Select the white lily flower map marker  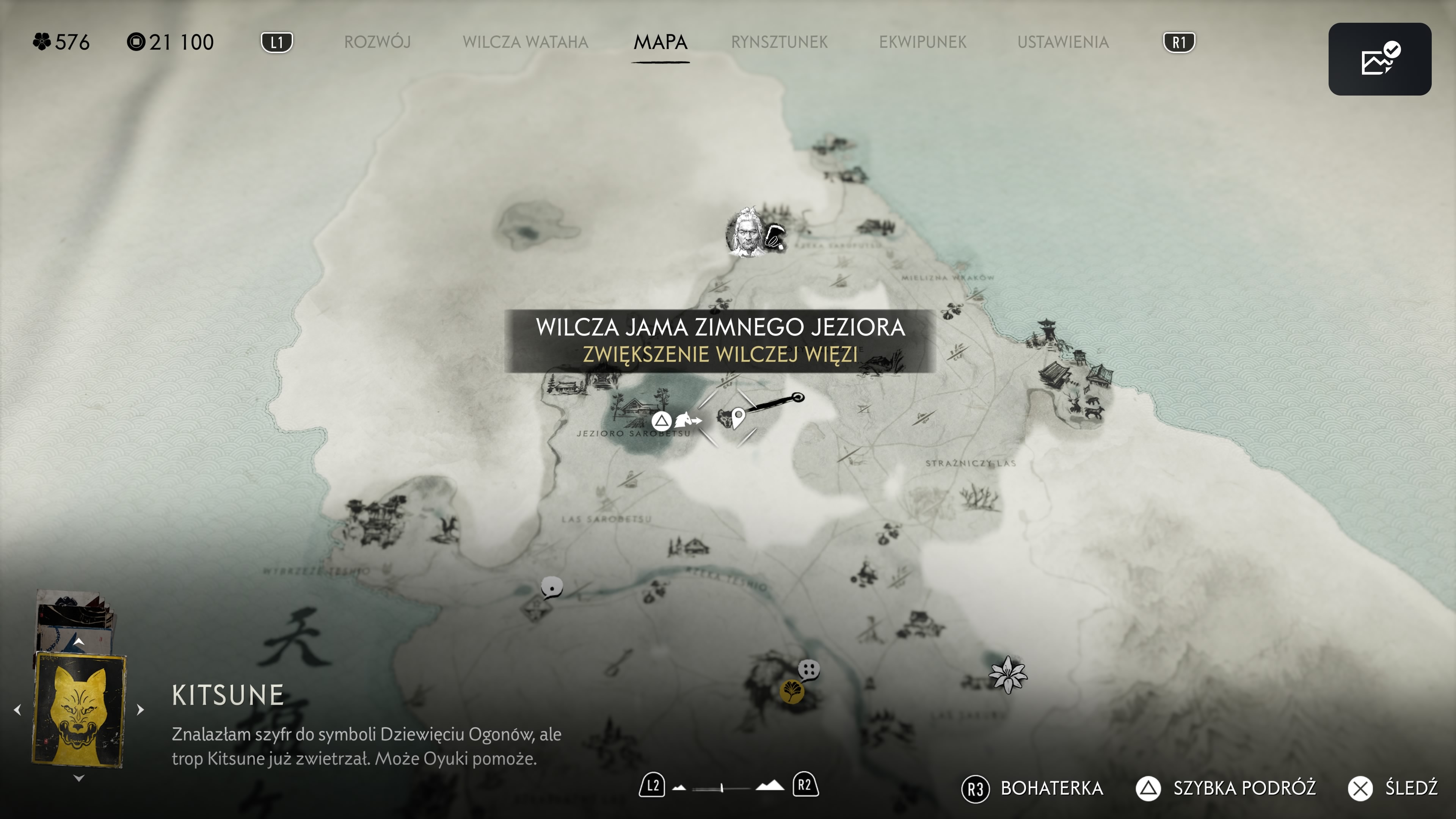coord(1007,674)
